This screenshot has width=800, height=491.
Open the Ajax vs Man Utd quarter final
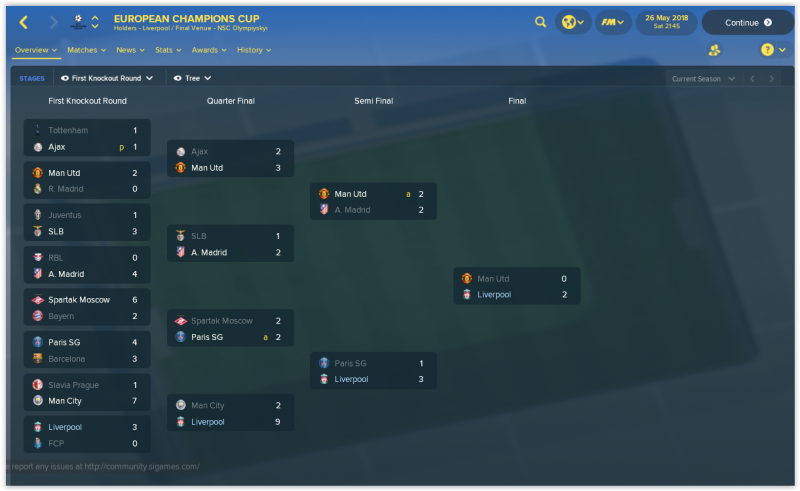coord(230,159)
